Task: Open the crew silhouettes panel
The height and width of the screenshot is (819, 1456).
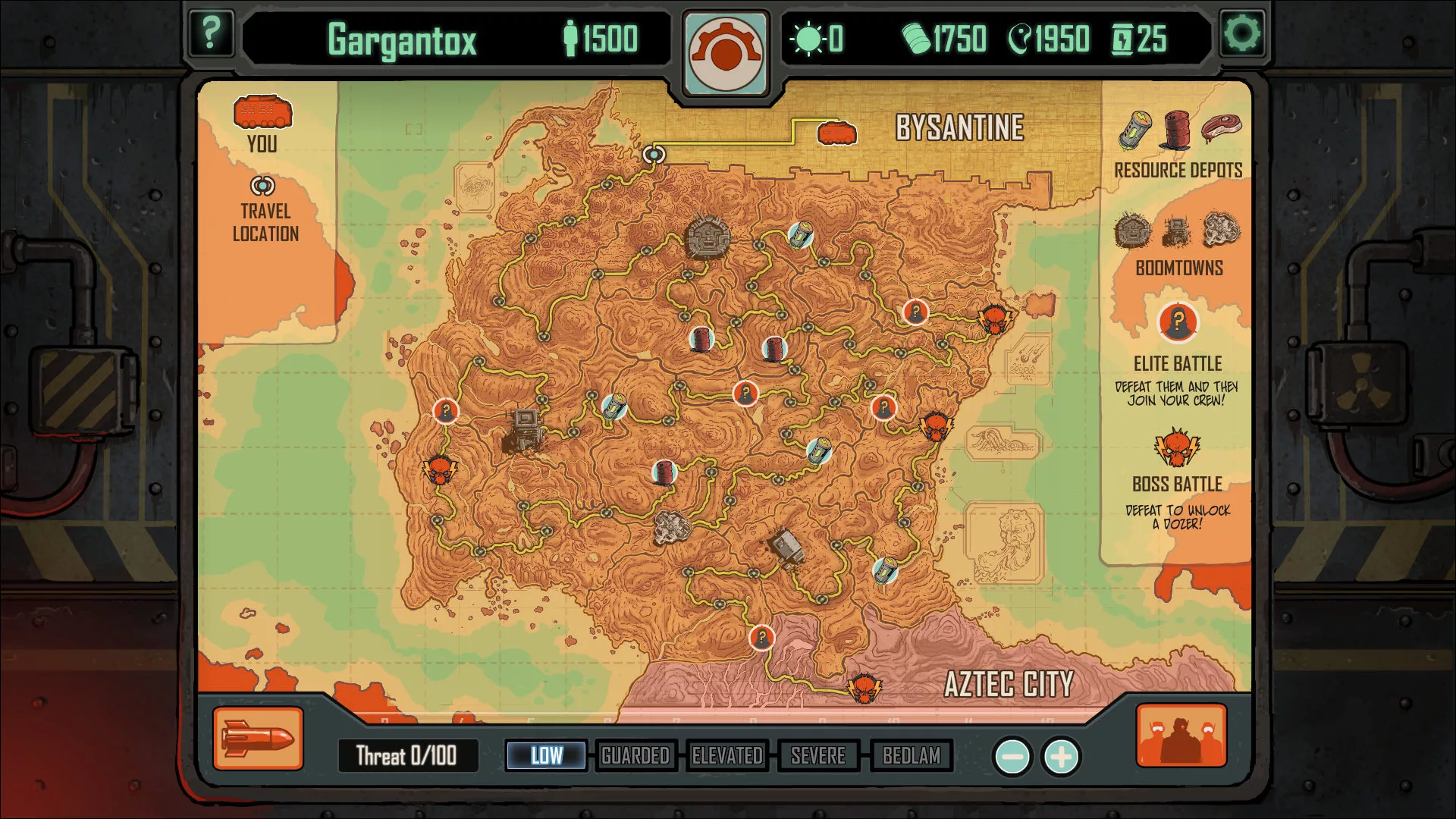Action: pyautogui.click(x=1181, y=736)
